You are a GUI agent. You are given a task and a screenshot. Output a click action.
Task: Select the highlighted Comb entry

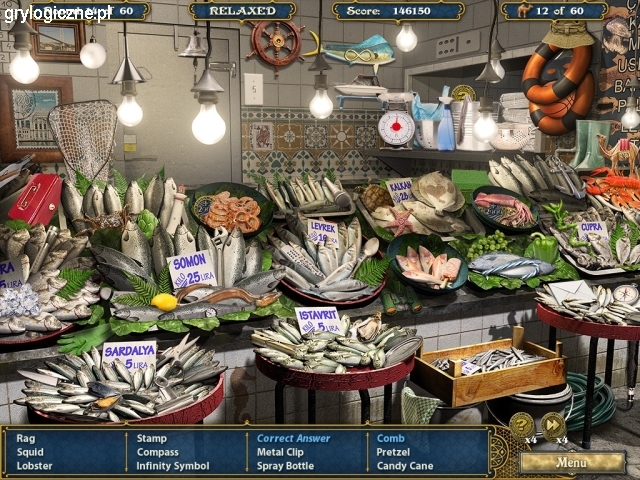[390, 438]
